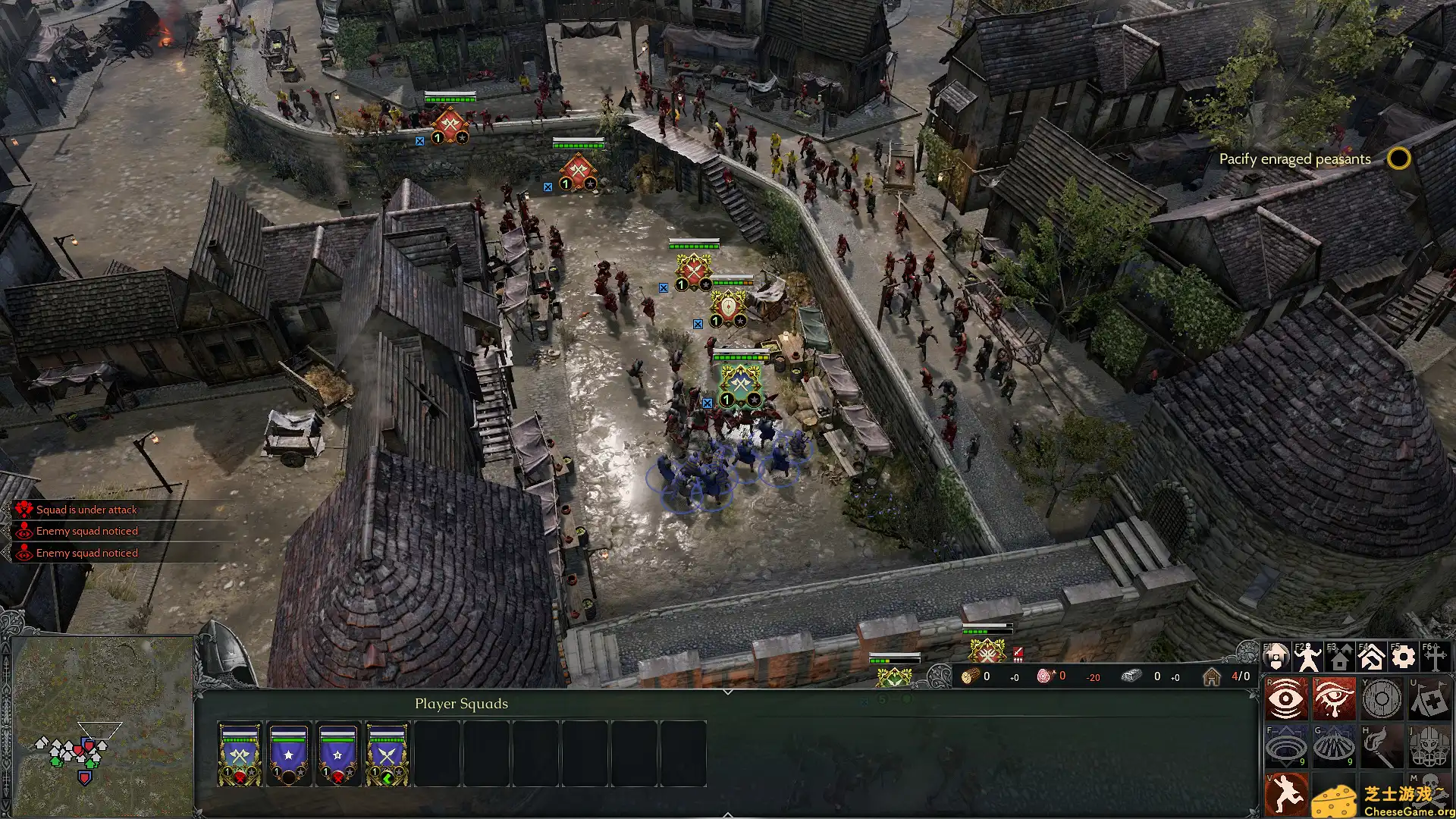Toggle the bleeding eye ability (T)

[1335, 698]
